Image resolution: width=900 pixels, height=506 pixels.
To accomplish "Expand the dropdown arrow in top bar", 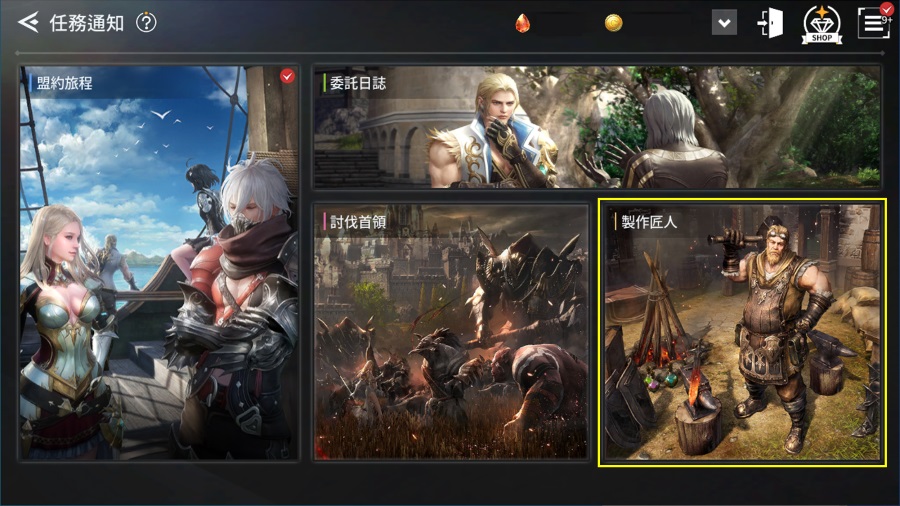I will point(724,22).
